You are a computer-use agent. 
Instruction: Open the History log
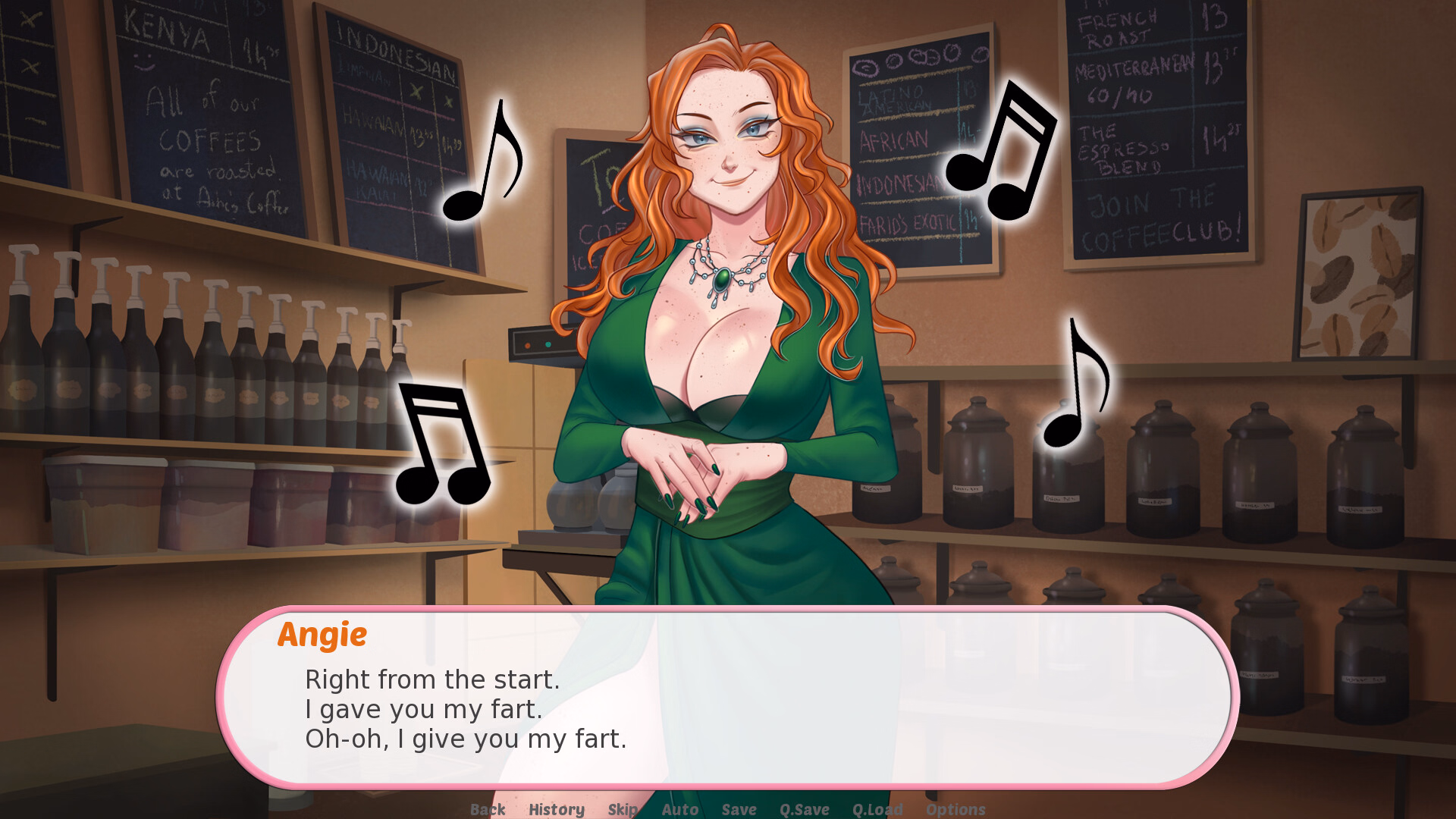(557, 809)
